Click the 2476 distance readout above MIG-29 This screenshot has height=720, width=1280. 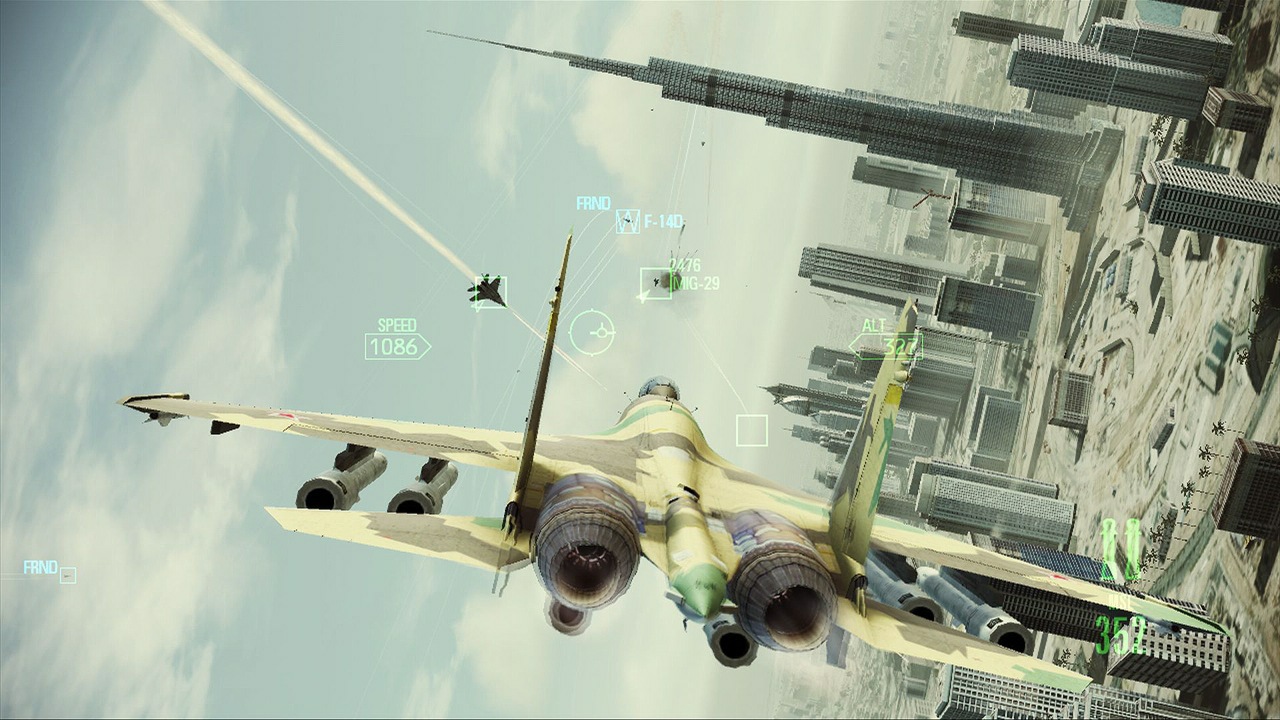point(684,265)
